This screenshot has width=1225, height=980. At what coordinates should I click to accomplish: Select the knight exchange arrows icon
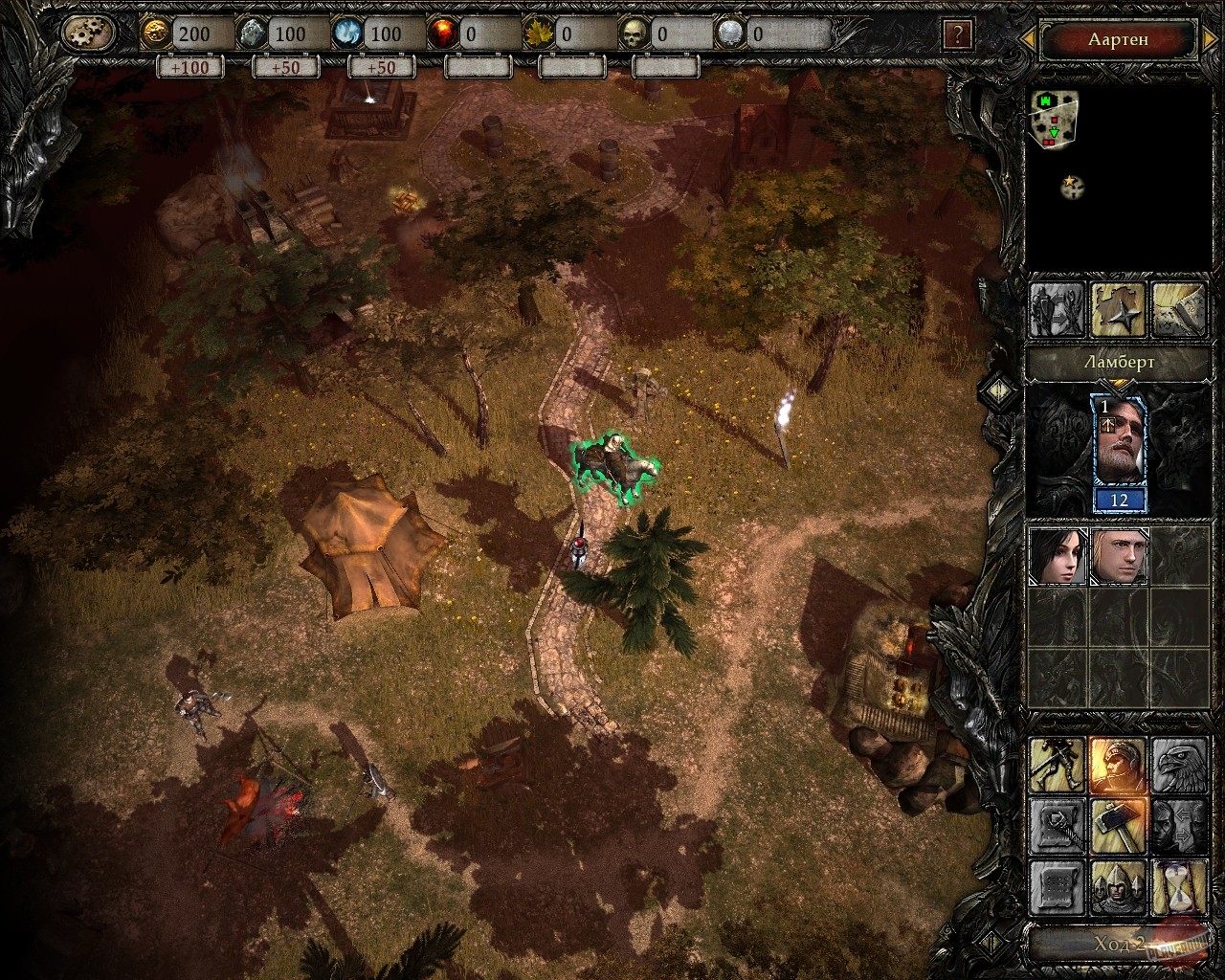pos(1057,309)
